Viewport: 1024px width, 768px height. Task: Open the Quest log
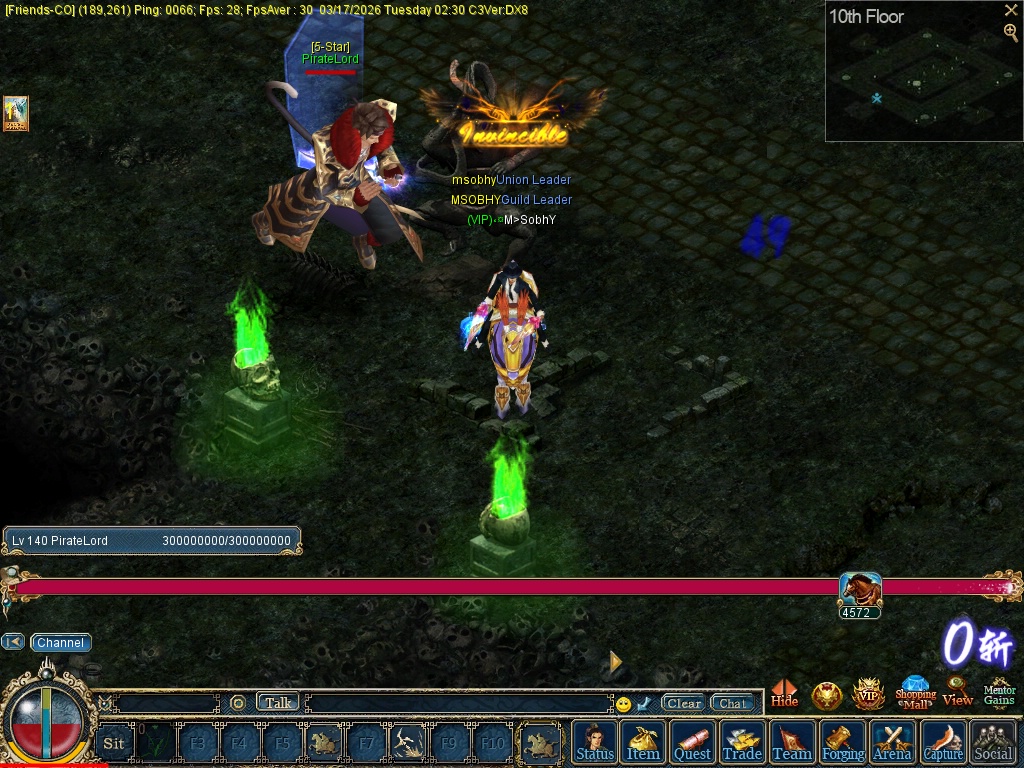point(692,743)
